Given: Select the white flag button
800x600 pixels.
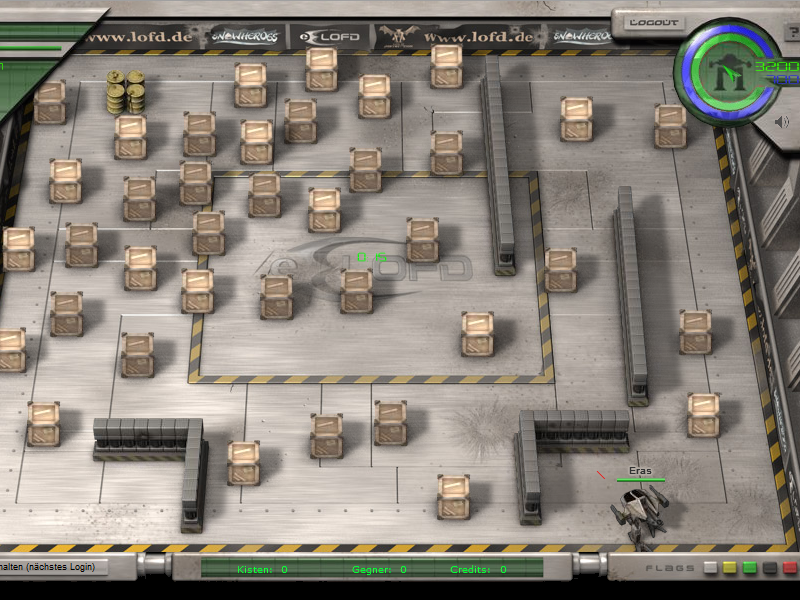Looking at the screenshot, I should (x=710, y=568).
